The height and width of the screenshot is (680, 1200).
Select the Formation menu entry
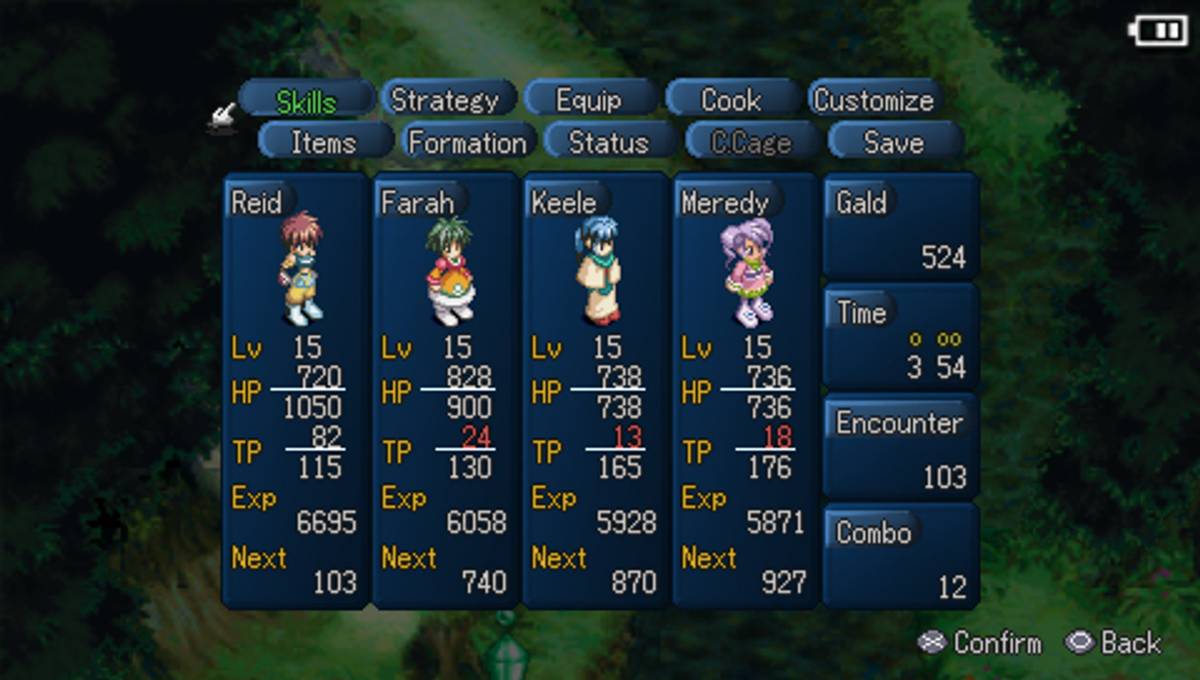coord(467,142)
